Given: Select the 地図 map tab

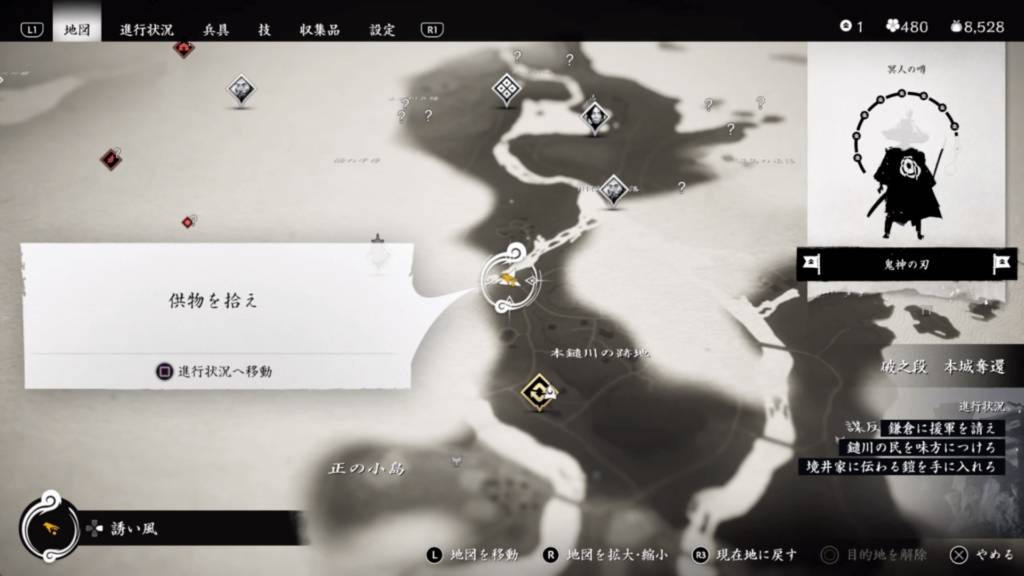Looking at the screenshot, I should 77,29.
